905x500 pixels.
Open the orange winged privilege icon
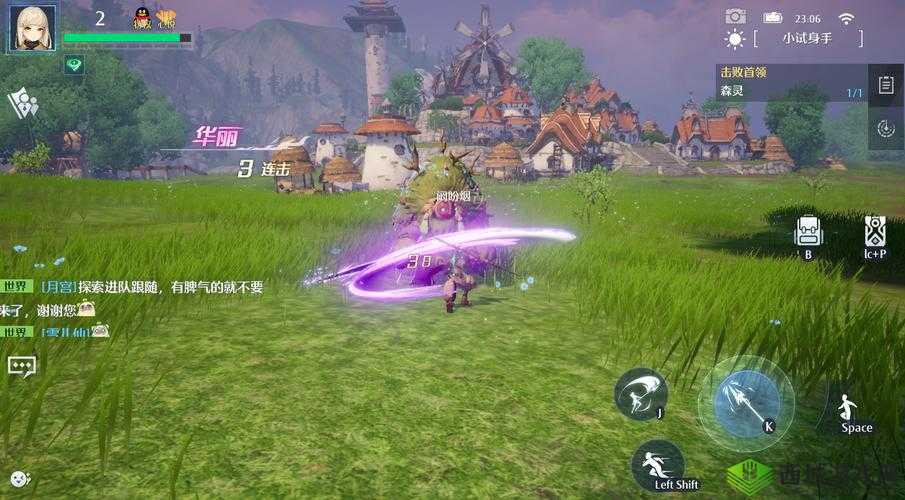point(166,17)
